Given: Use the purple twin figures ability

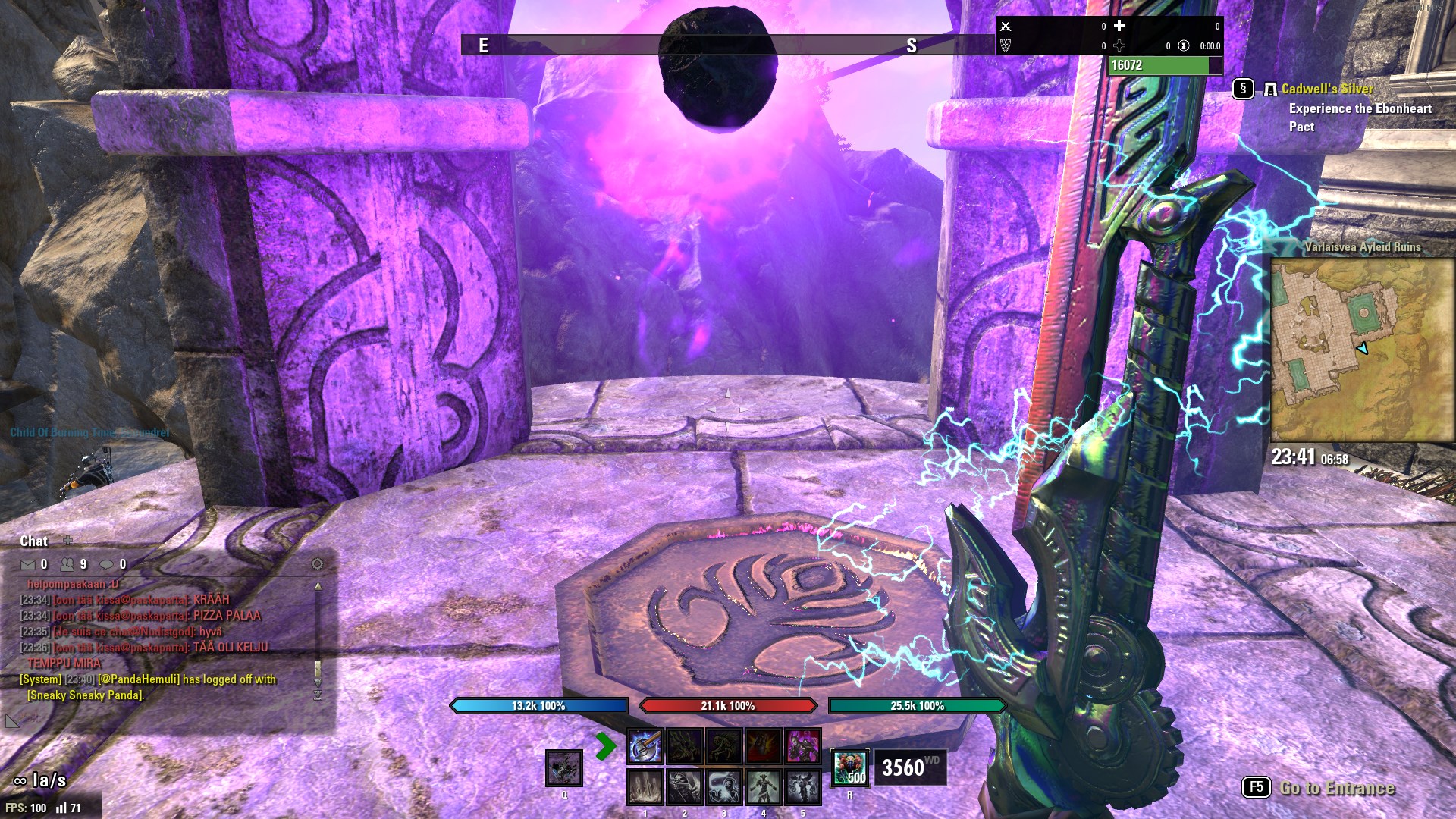Looking at the screenshot, I should pyautogui.click(x=802, y=746).
